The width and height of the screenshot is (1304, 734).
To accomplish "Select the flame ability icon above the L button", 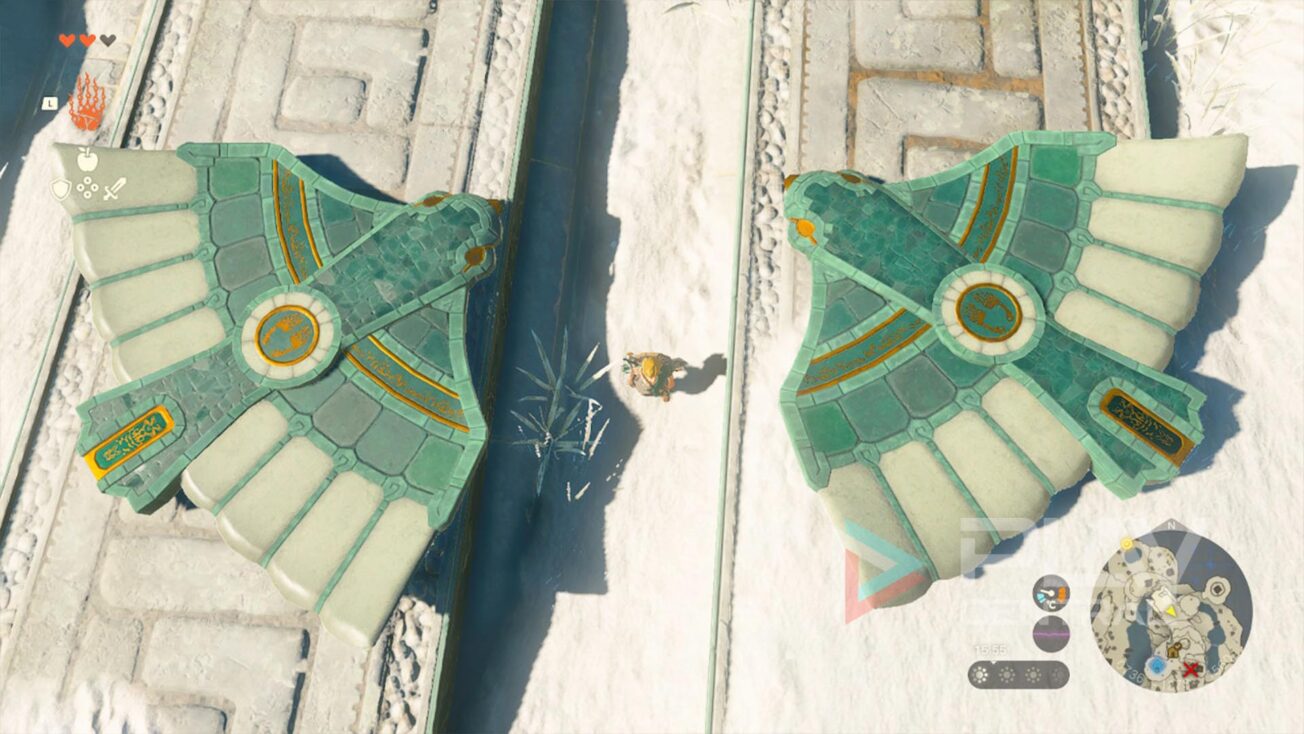I will tap(89, 100).
